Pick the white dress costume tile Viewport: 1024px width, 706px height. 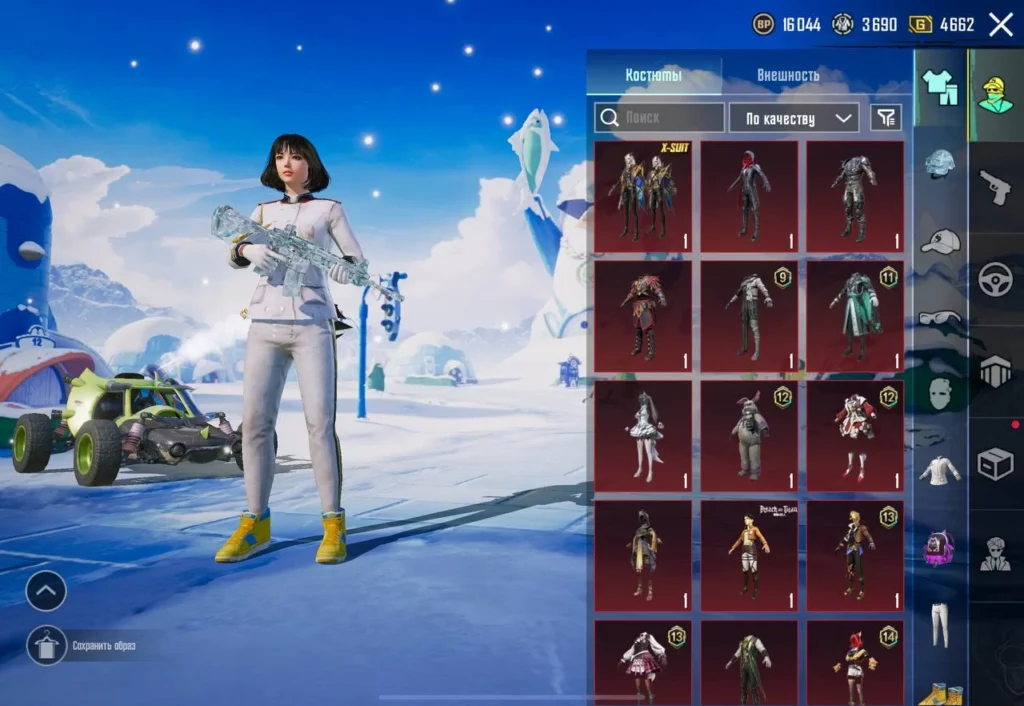coord(643,436)
